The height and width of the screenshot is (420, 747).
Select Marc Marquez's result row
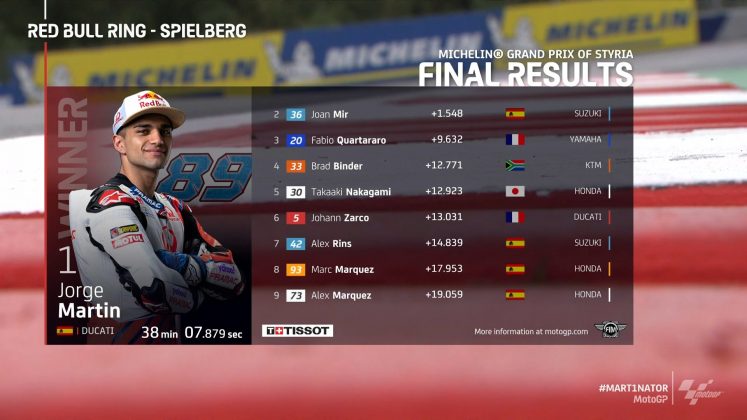tap(440, 269)
